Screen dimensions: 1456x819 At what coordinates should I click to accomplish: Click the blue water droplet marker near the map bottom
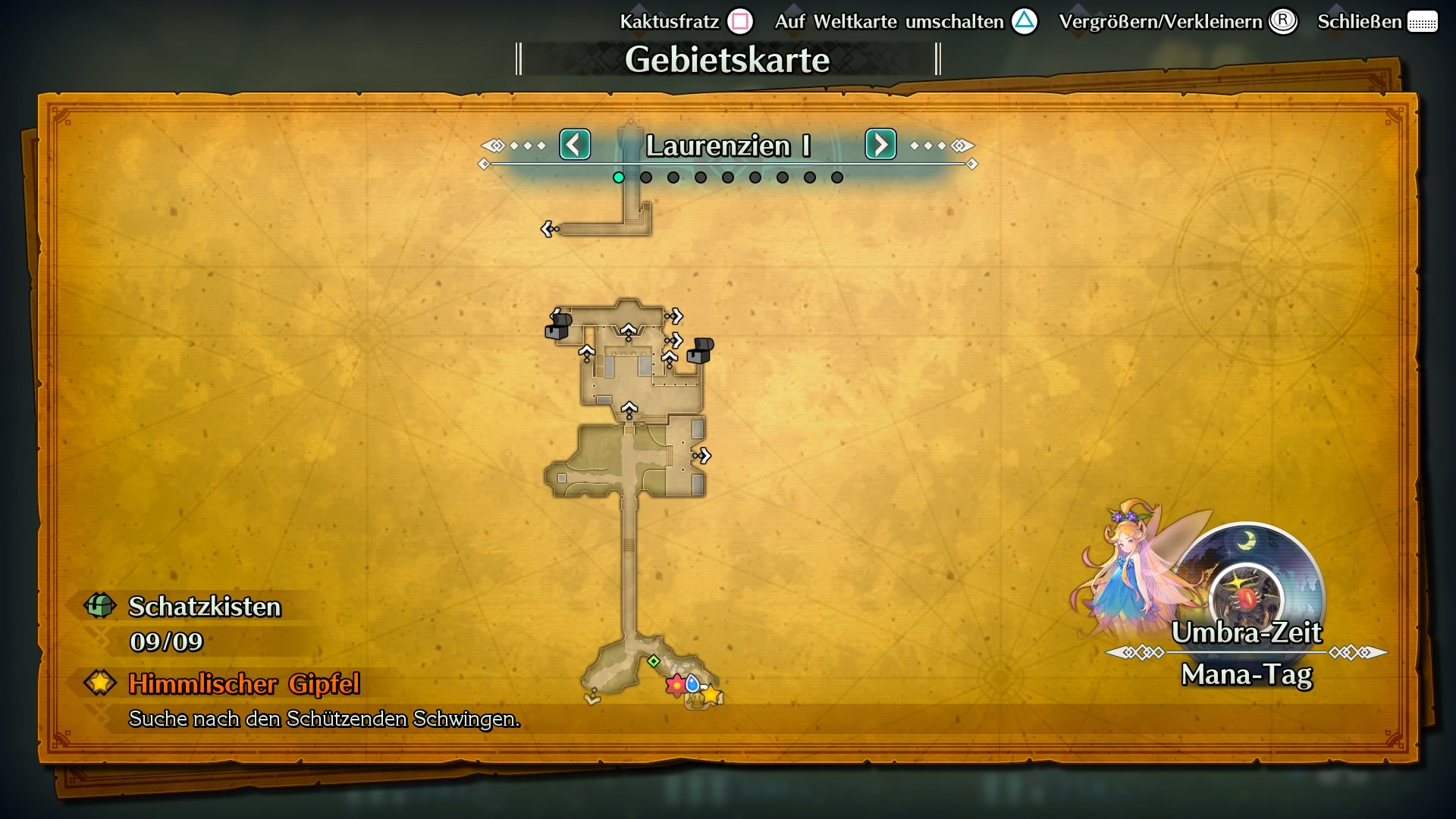(x=692, y=685)
